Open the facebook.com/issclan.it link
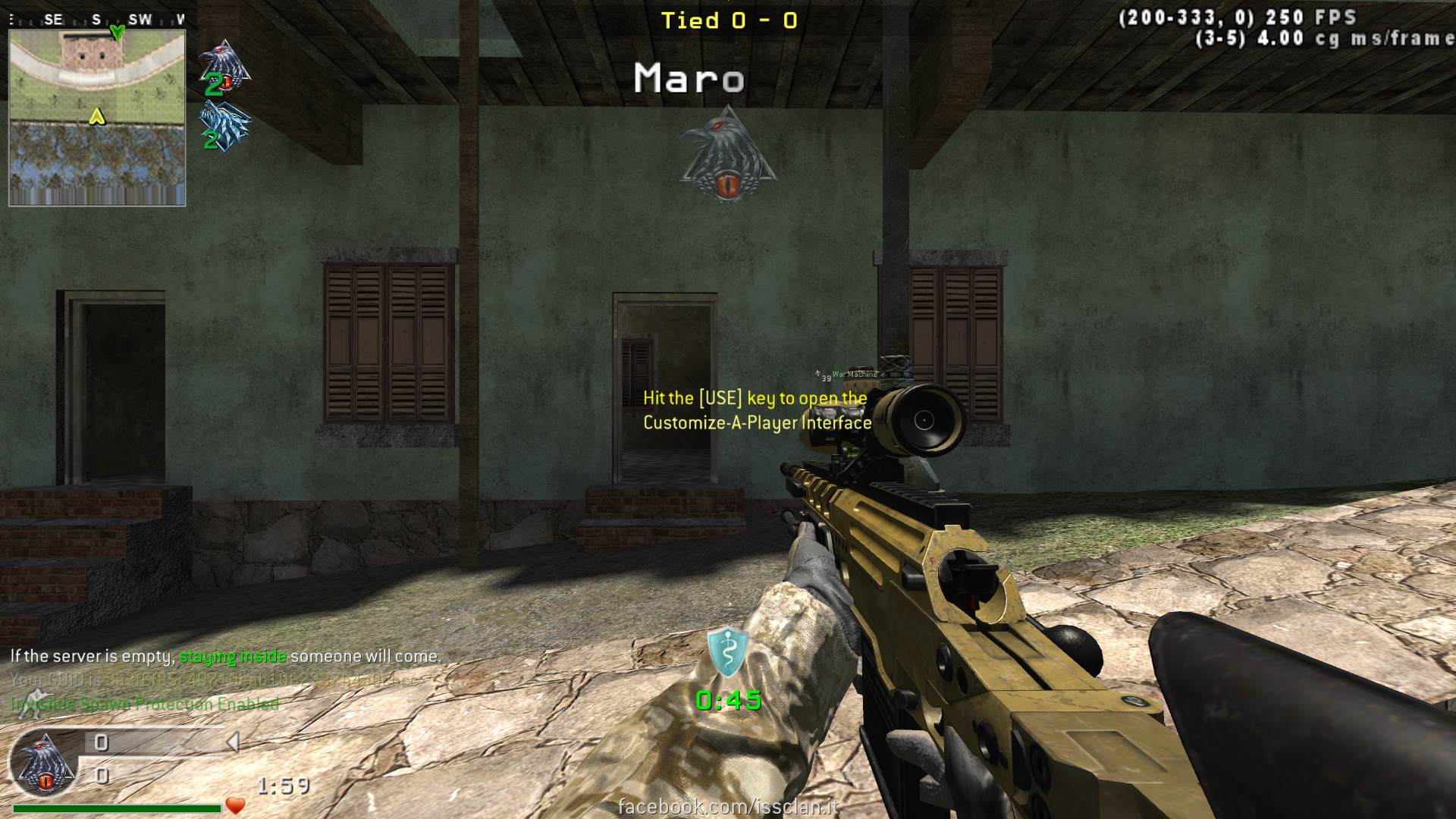This screenshot has height=819, width=1456. pyautogui.click(x=728, y=806)
